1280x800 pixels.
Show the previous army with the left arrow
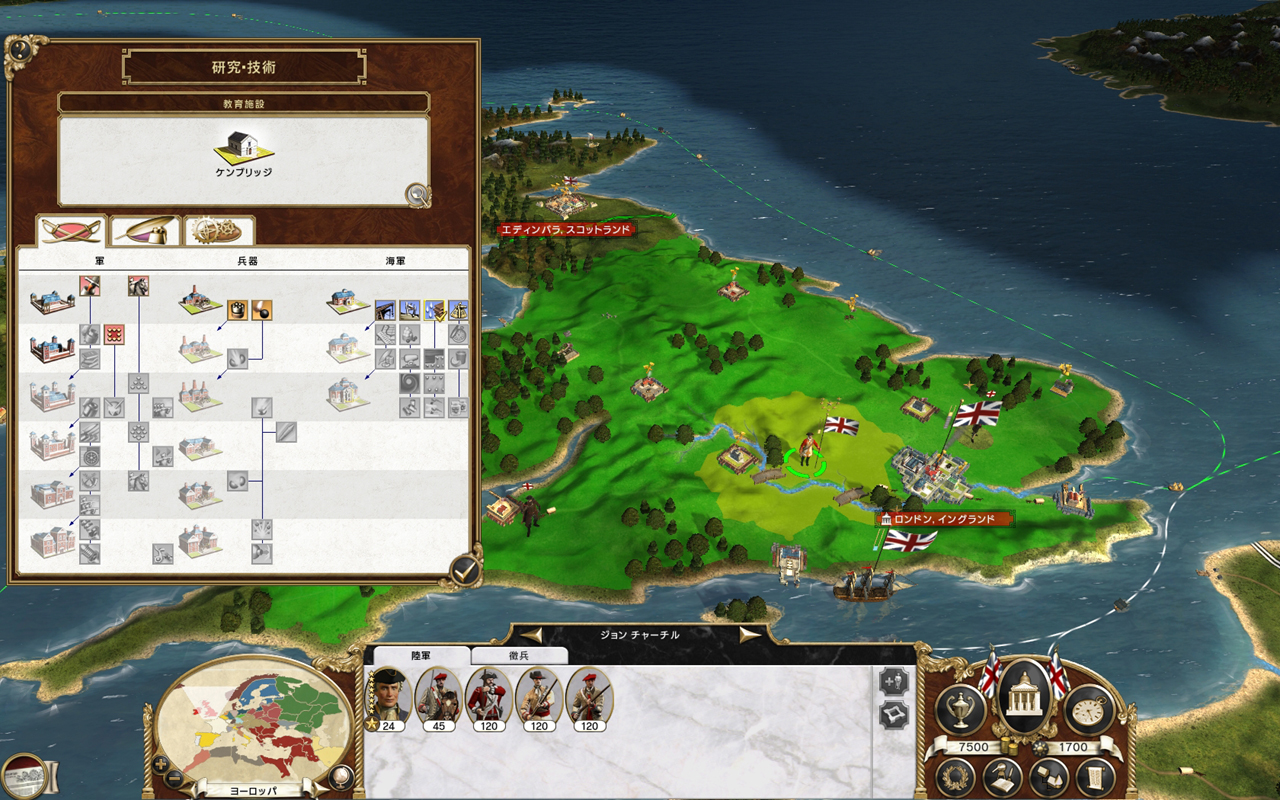click(531, 635)
